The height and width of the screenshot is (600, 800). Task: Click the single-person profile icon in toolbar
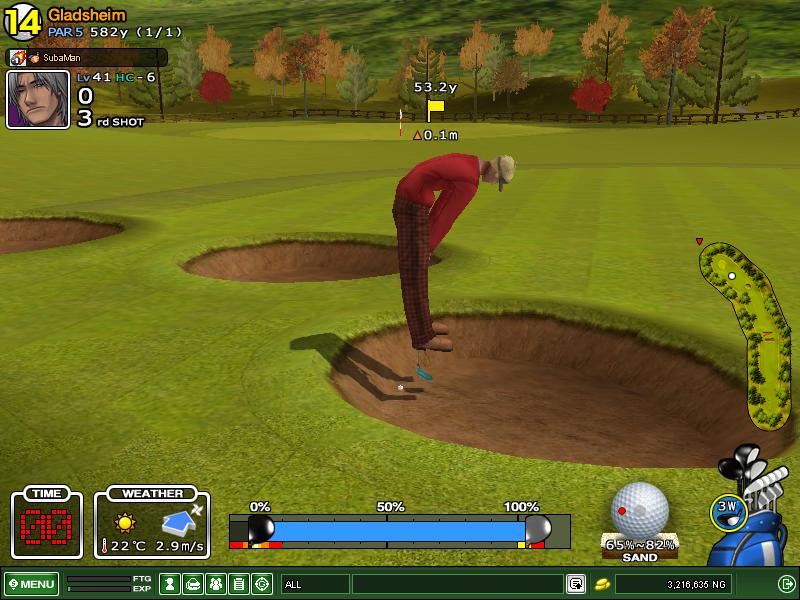coord(170,583)
